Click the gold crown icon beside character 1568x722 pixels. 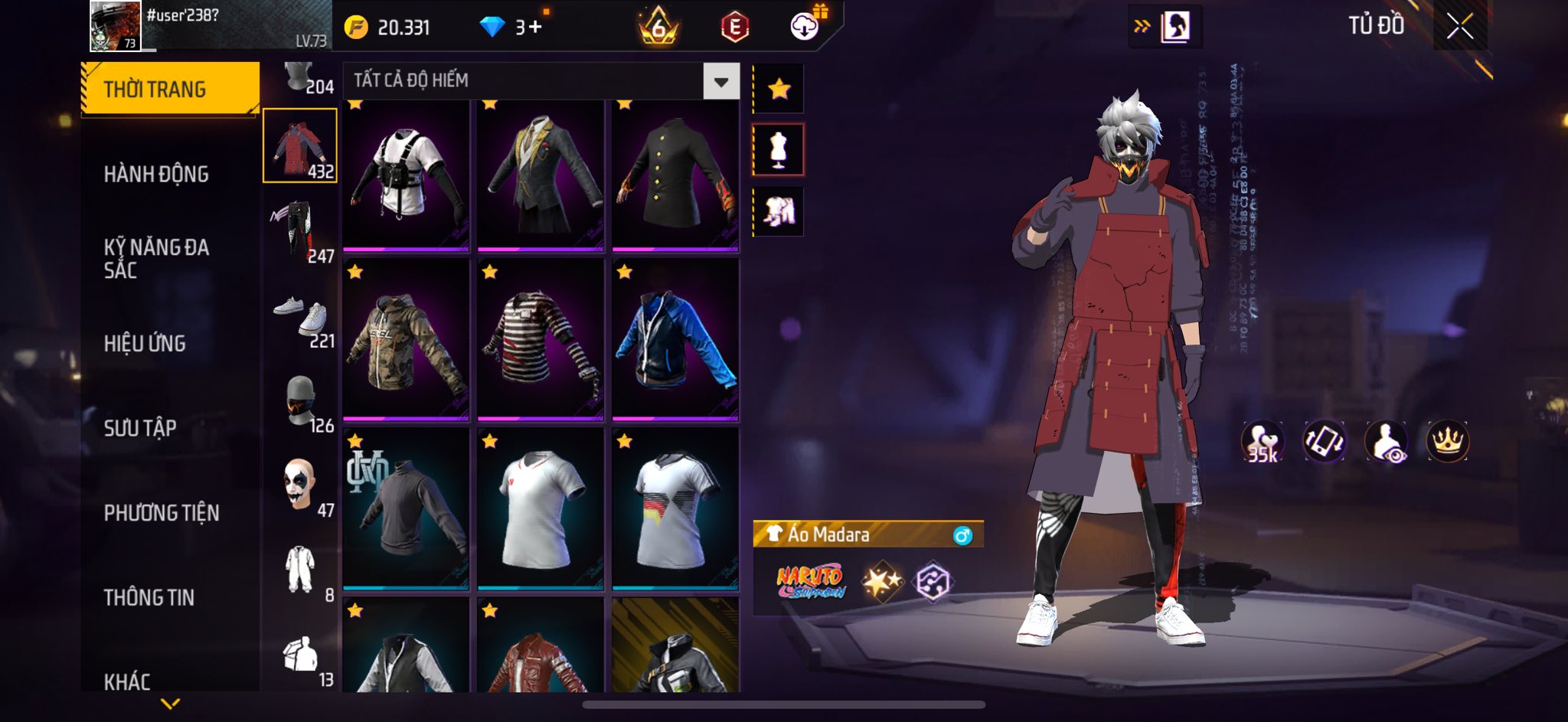click(1447, 442)
